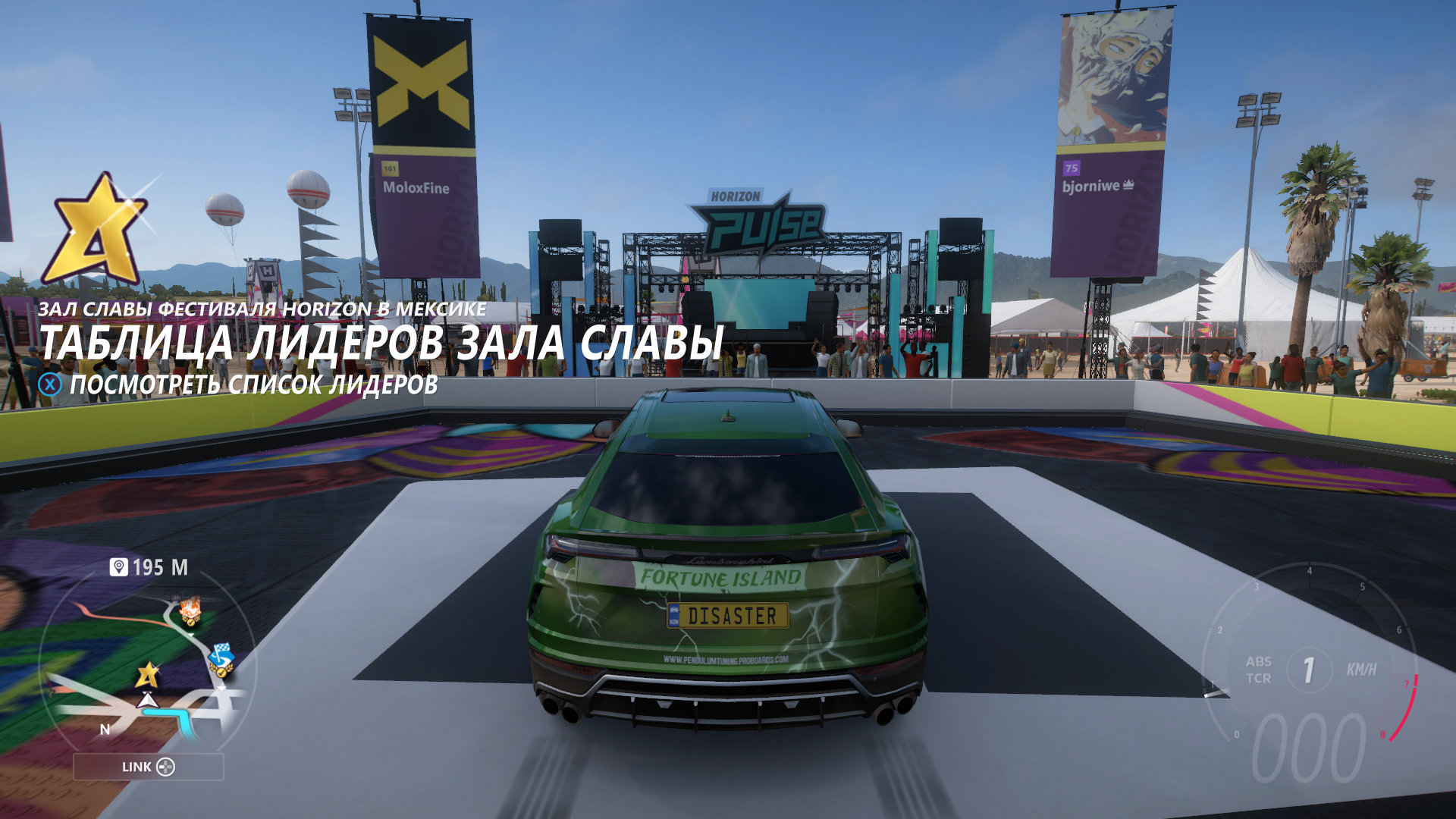Click the white player arrow on minimap
The height and width of the screenshot is (819, 1456).
pos(148,700)
